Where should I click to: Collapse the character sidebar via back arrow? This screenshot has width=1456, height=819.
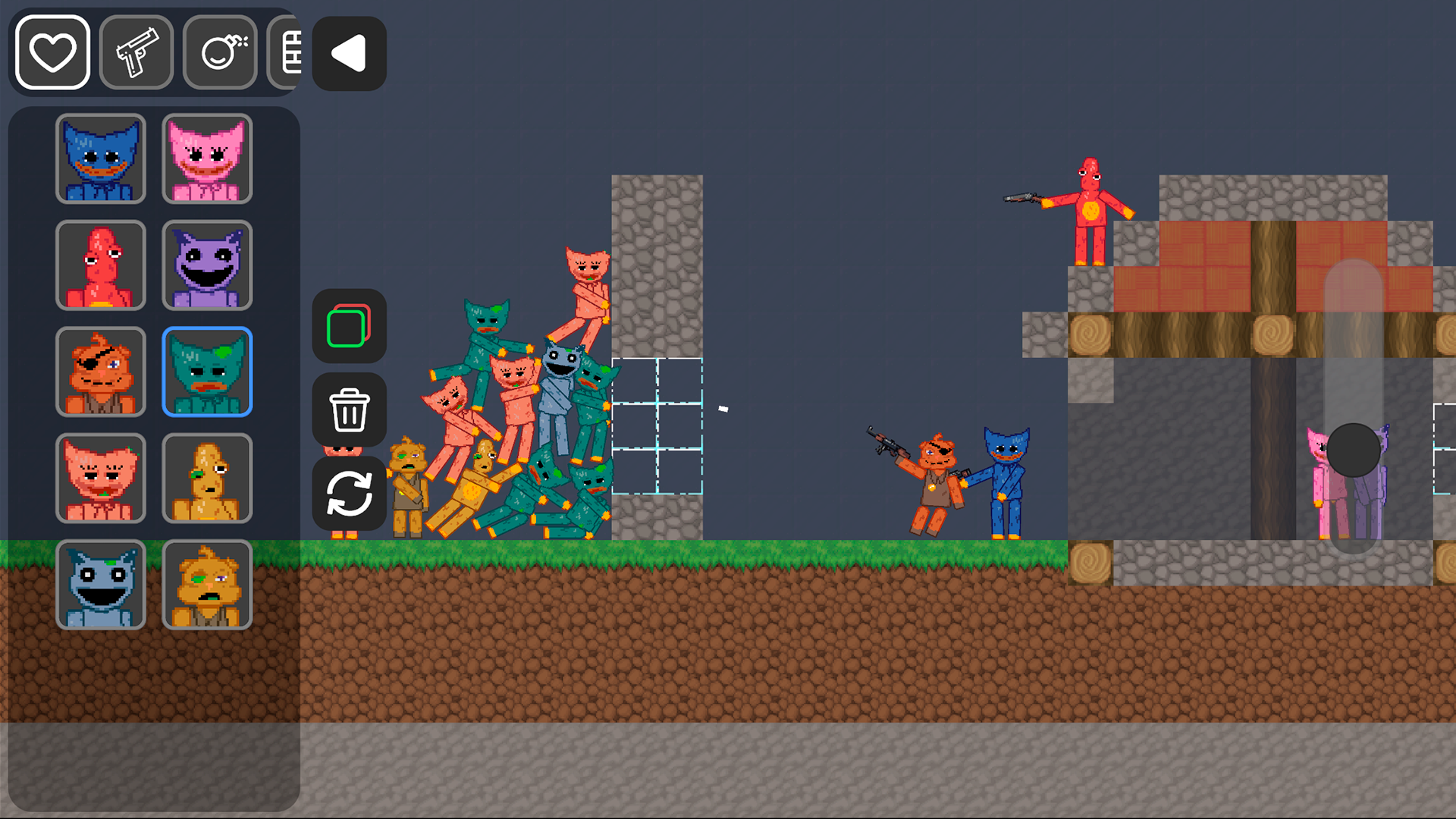point(348,54)
